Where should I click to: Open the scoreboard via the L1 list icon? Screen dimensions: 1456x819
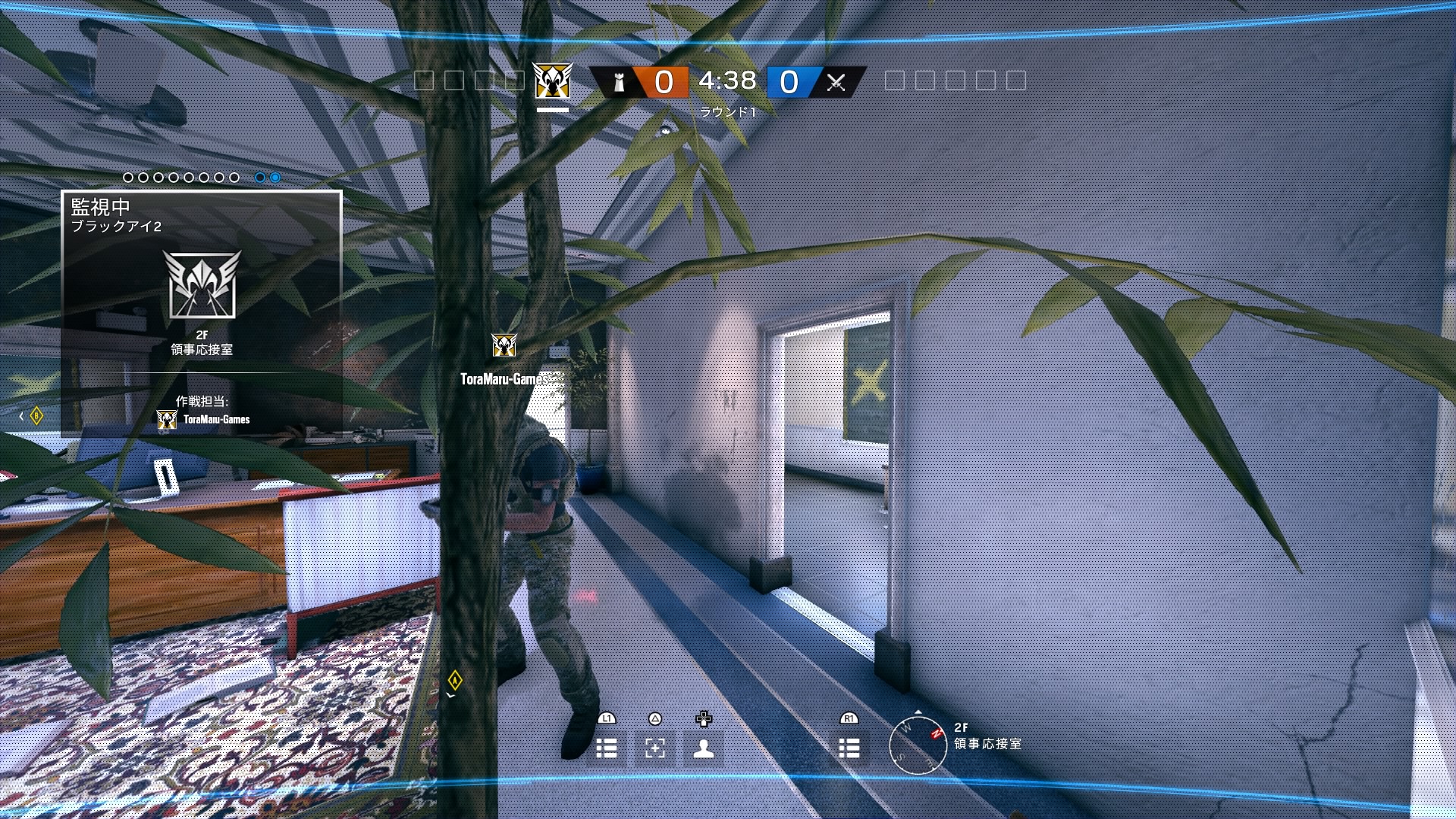(x=606, y=748)
